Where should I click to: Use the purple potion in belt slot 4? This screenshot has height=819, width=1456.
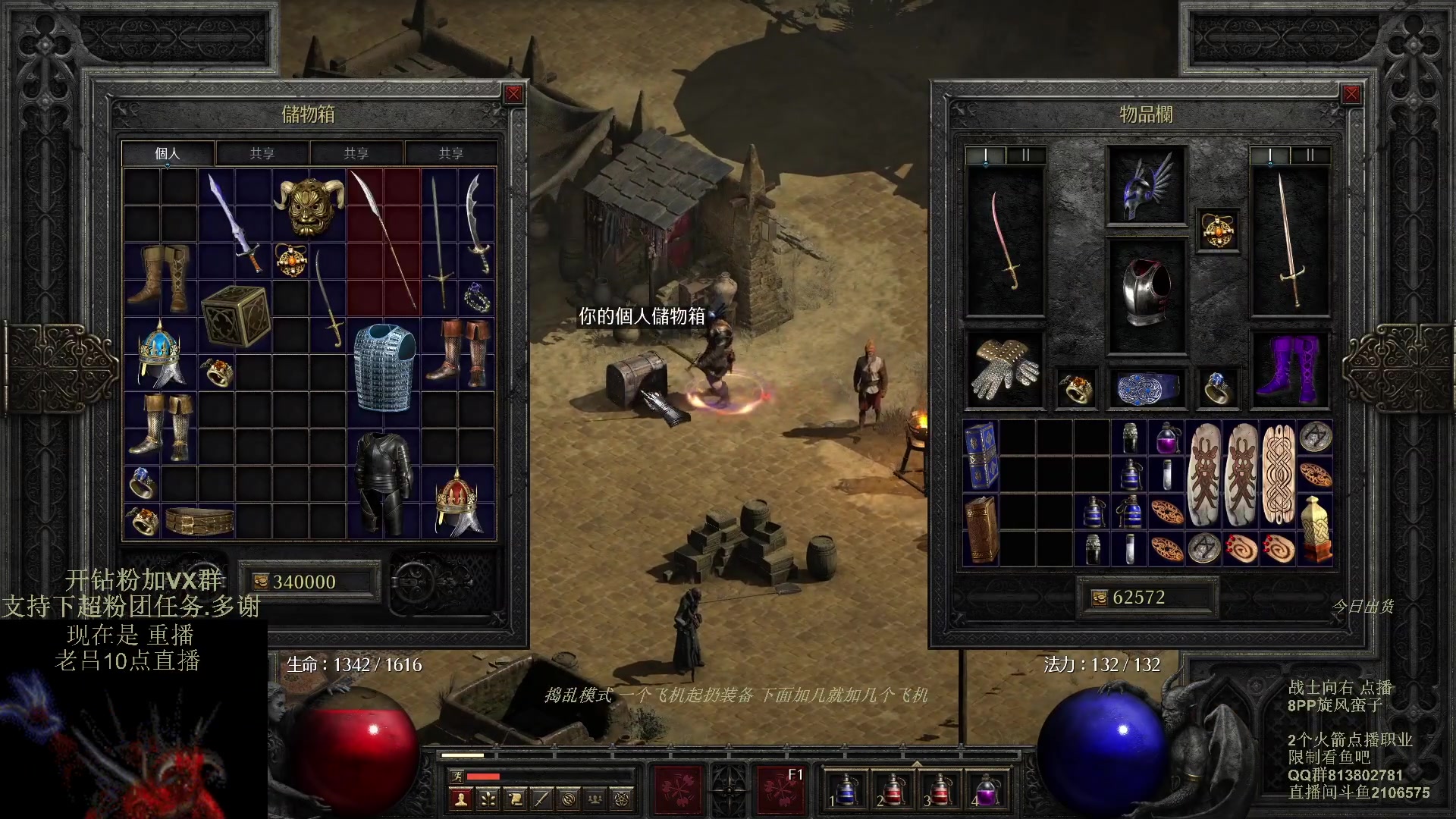click(987, 789)
